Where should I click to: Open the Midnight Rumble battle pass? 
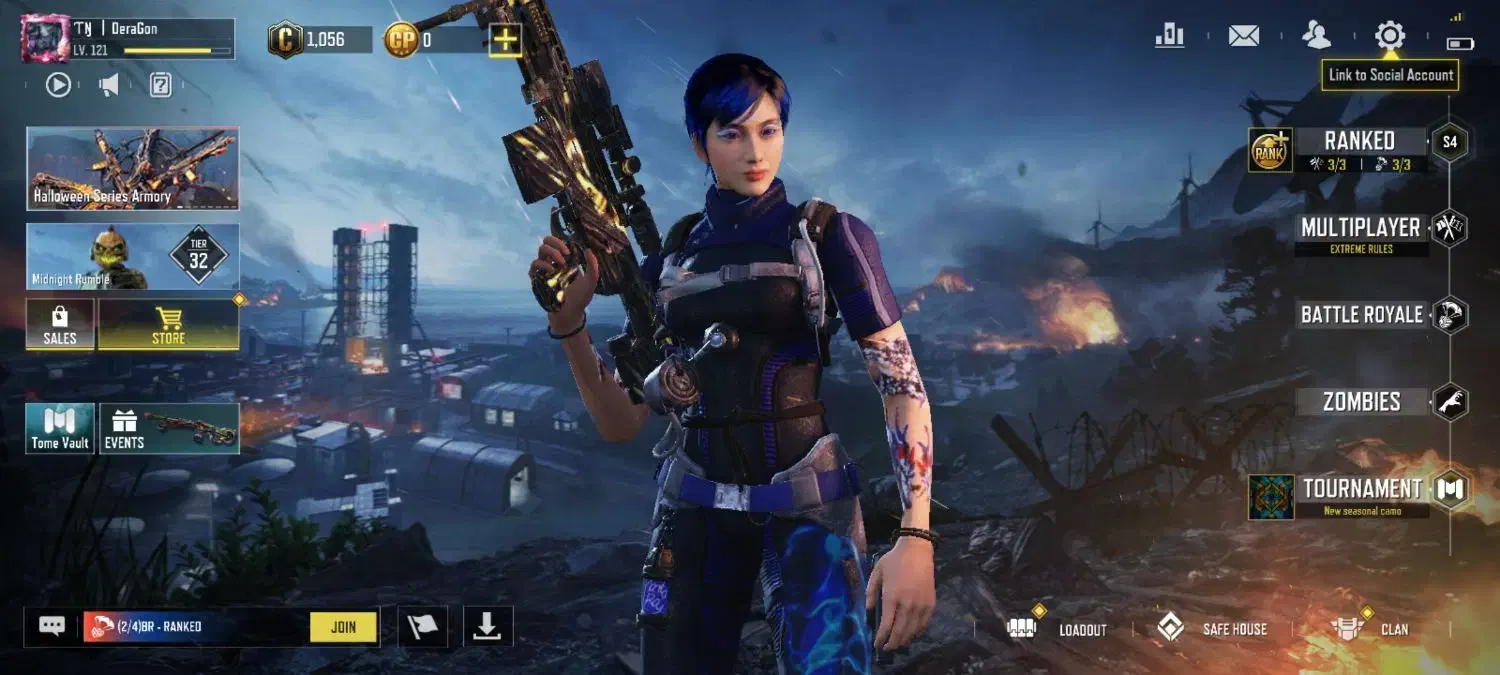coord(133,257)
